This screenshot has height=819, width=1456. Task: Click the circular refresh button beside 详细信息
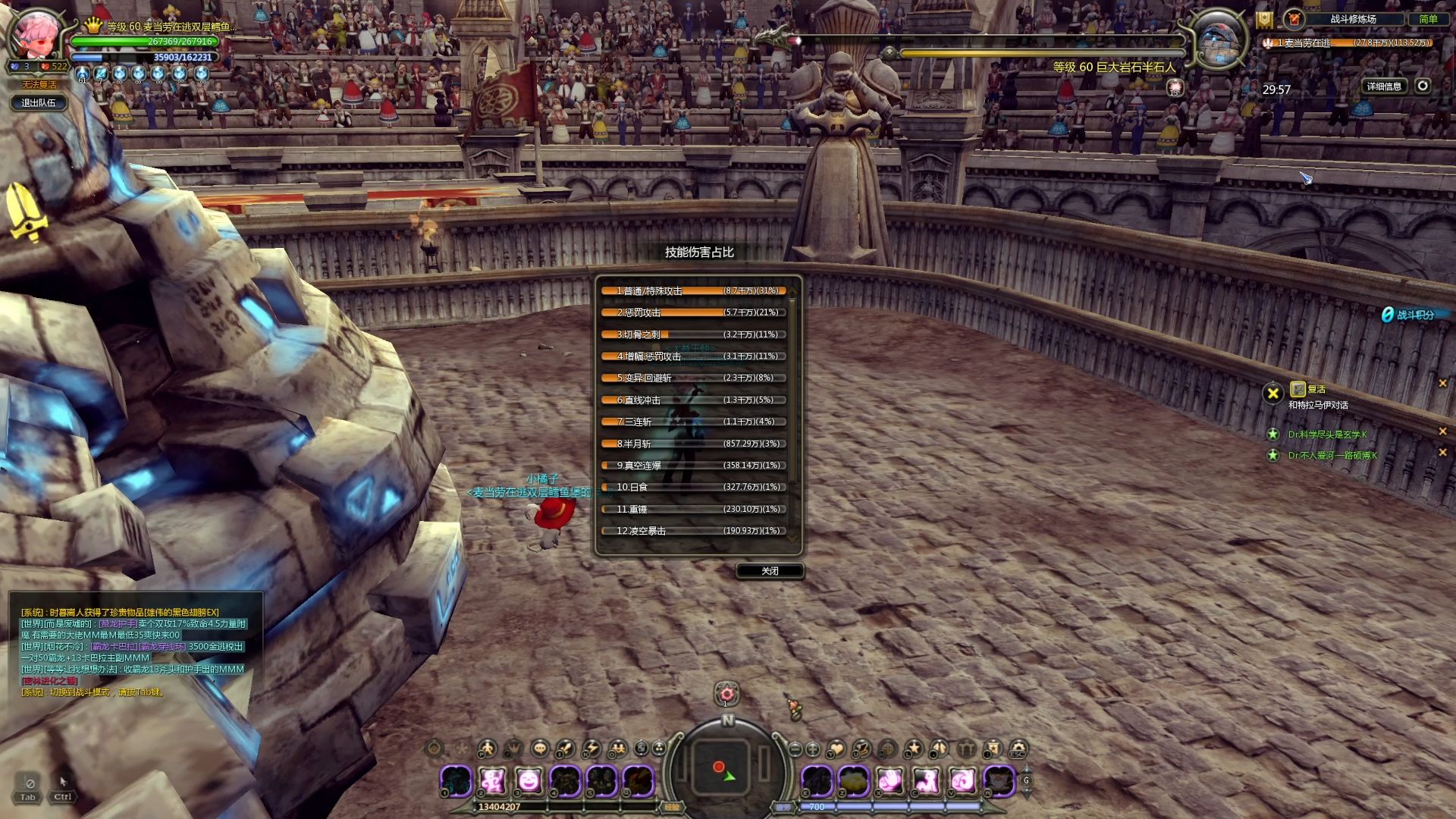click(x=1423, y=86)
